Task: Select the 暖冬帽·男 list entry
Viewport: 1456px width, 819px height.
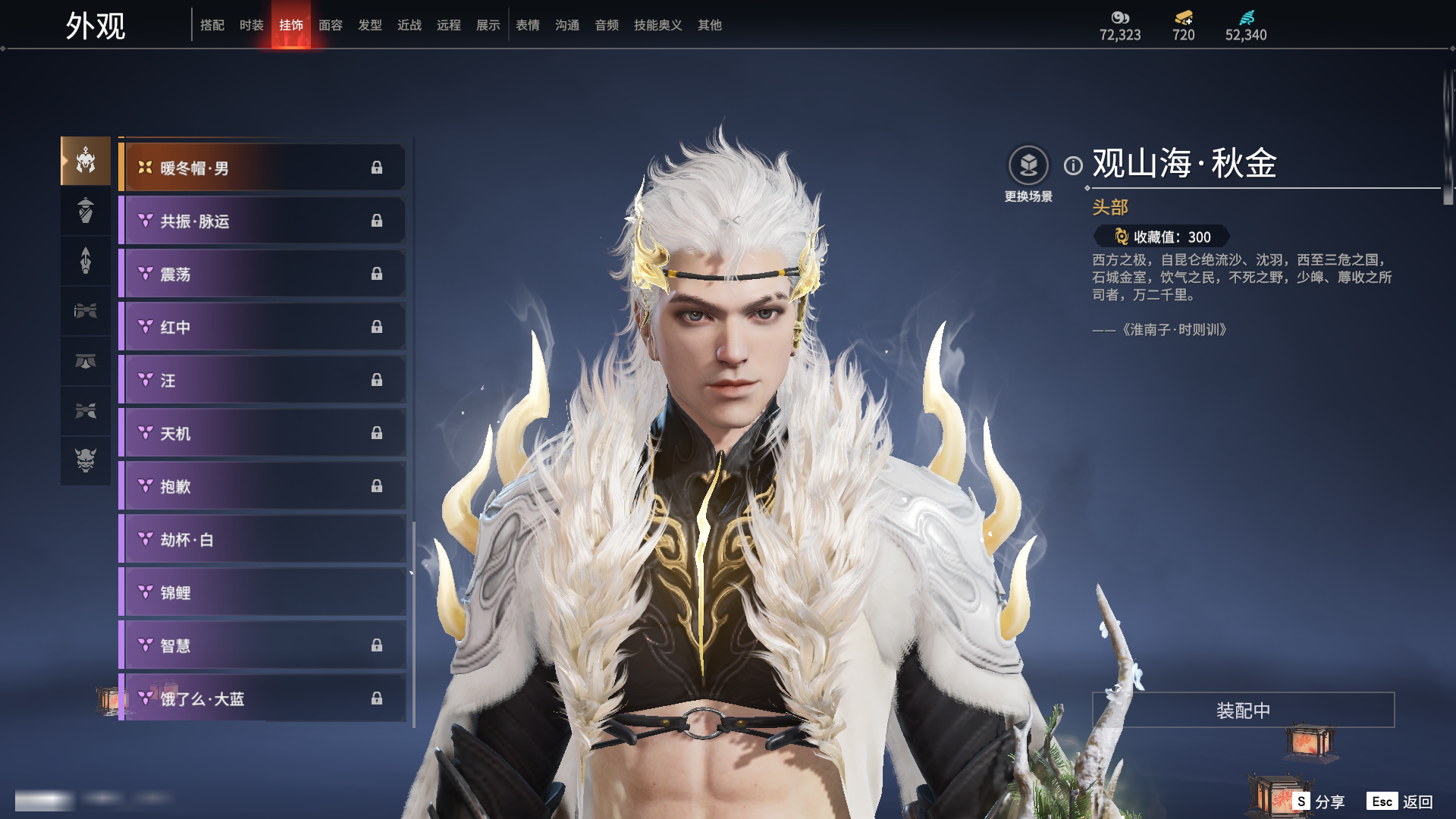Action: click(x=262, y=168)
